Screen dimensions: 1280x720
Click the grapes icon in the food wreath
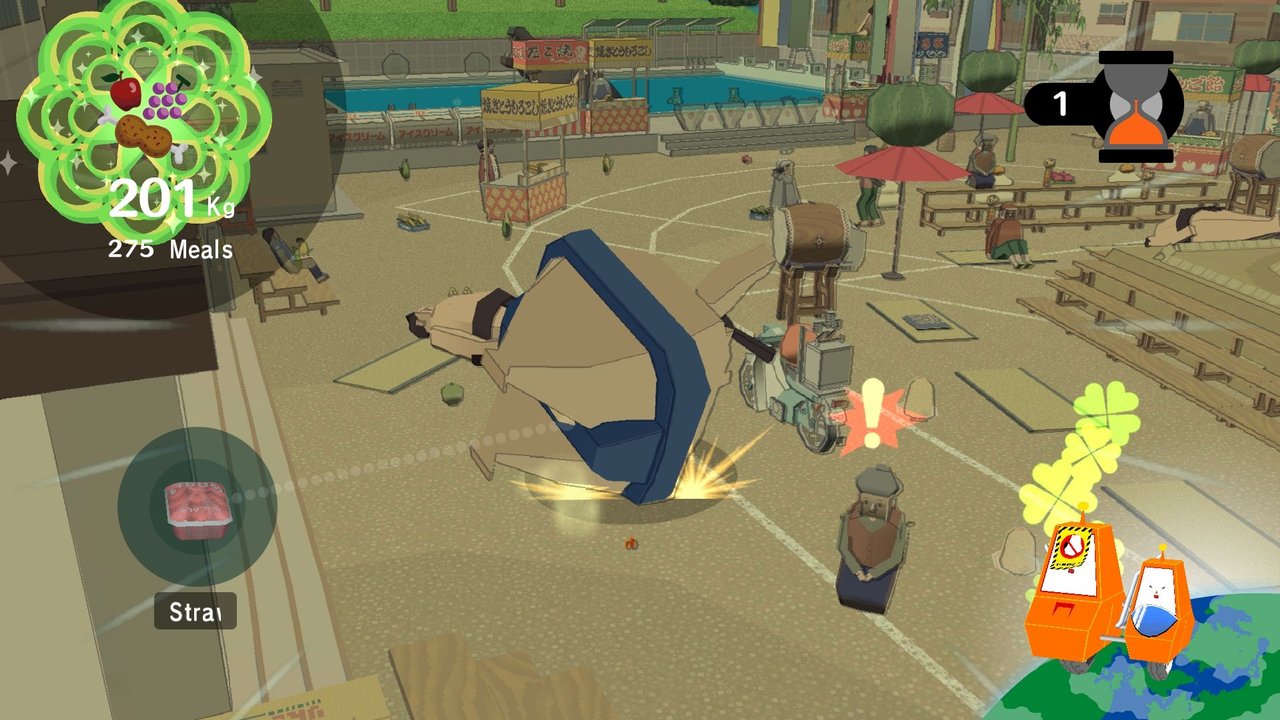(x=165, y=101)
